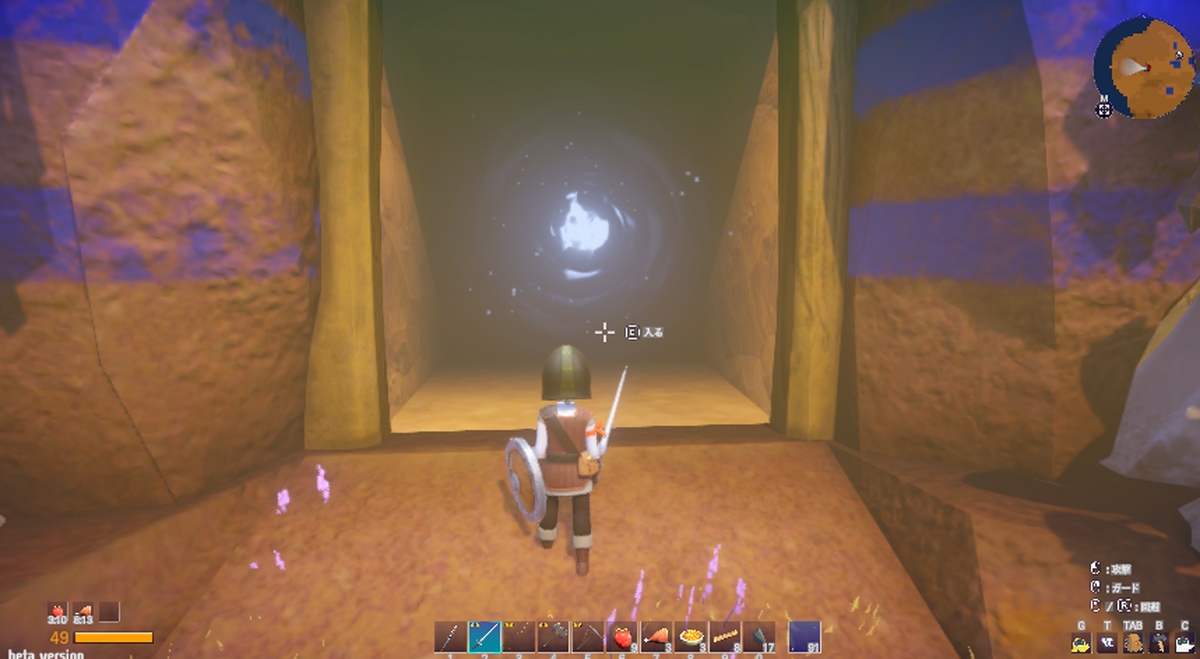
Task: Select the red apple hotbar slot
Action: point(622,637)
